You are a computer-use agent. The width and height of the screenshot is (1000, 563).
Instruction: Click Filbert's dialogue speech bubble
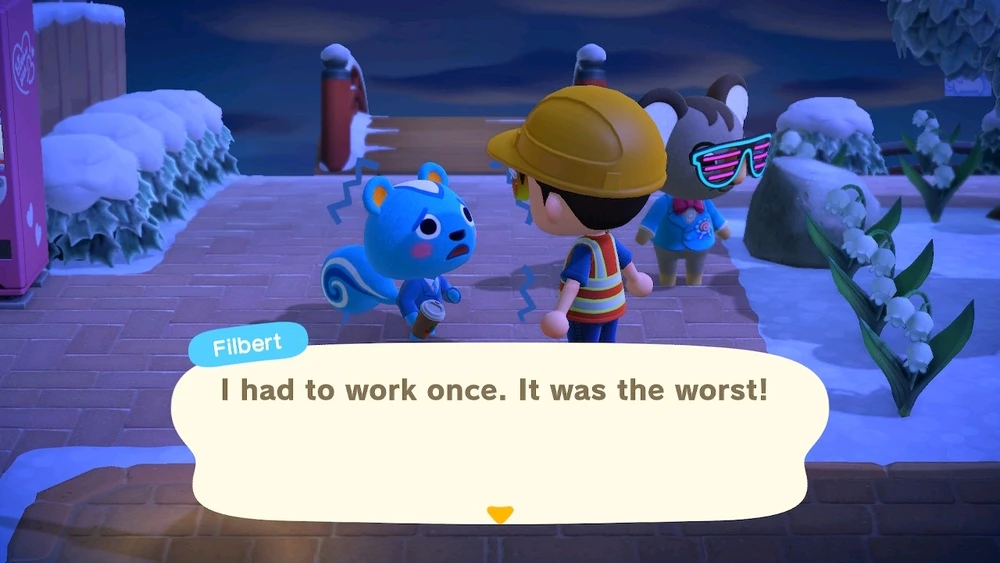point(499,430)
